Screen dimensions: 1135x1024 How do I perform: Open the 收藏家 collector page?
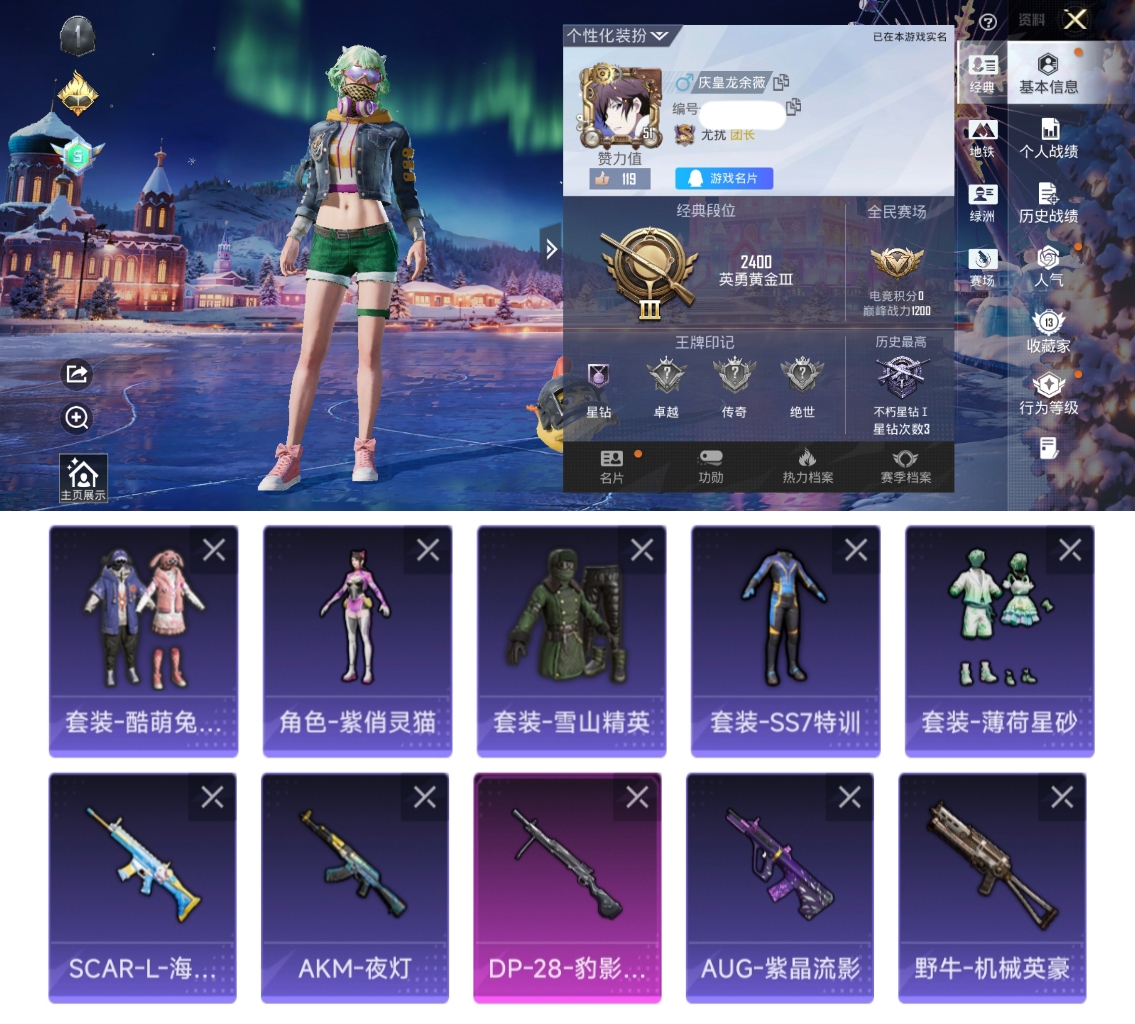[1048, 332]
